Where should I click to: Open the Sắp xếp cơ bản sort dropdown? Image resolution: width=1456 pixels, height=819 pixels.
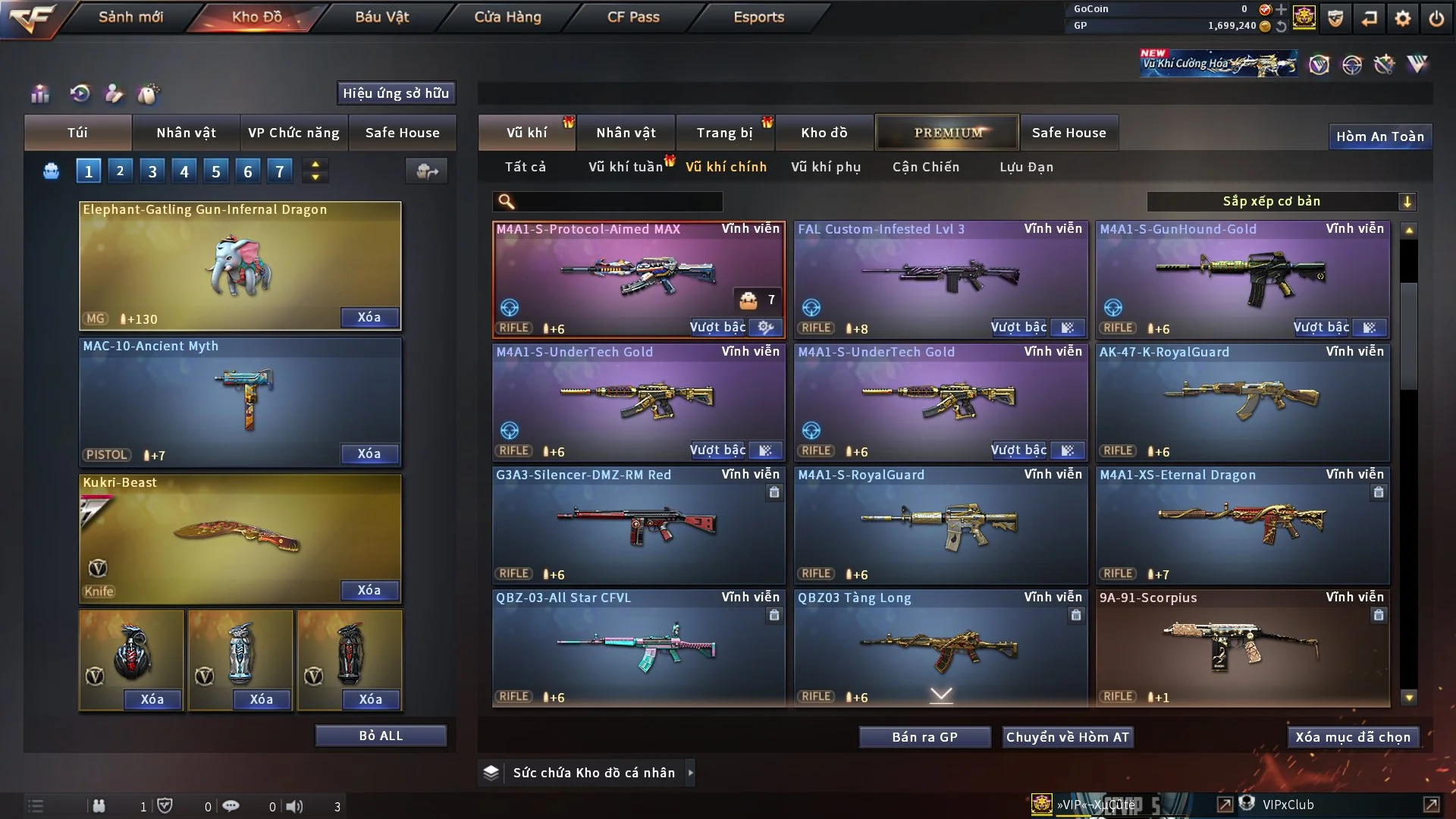pyautogui.click(x=1280, y=201)
